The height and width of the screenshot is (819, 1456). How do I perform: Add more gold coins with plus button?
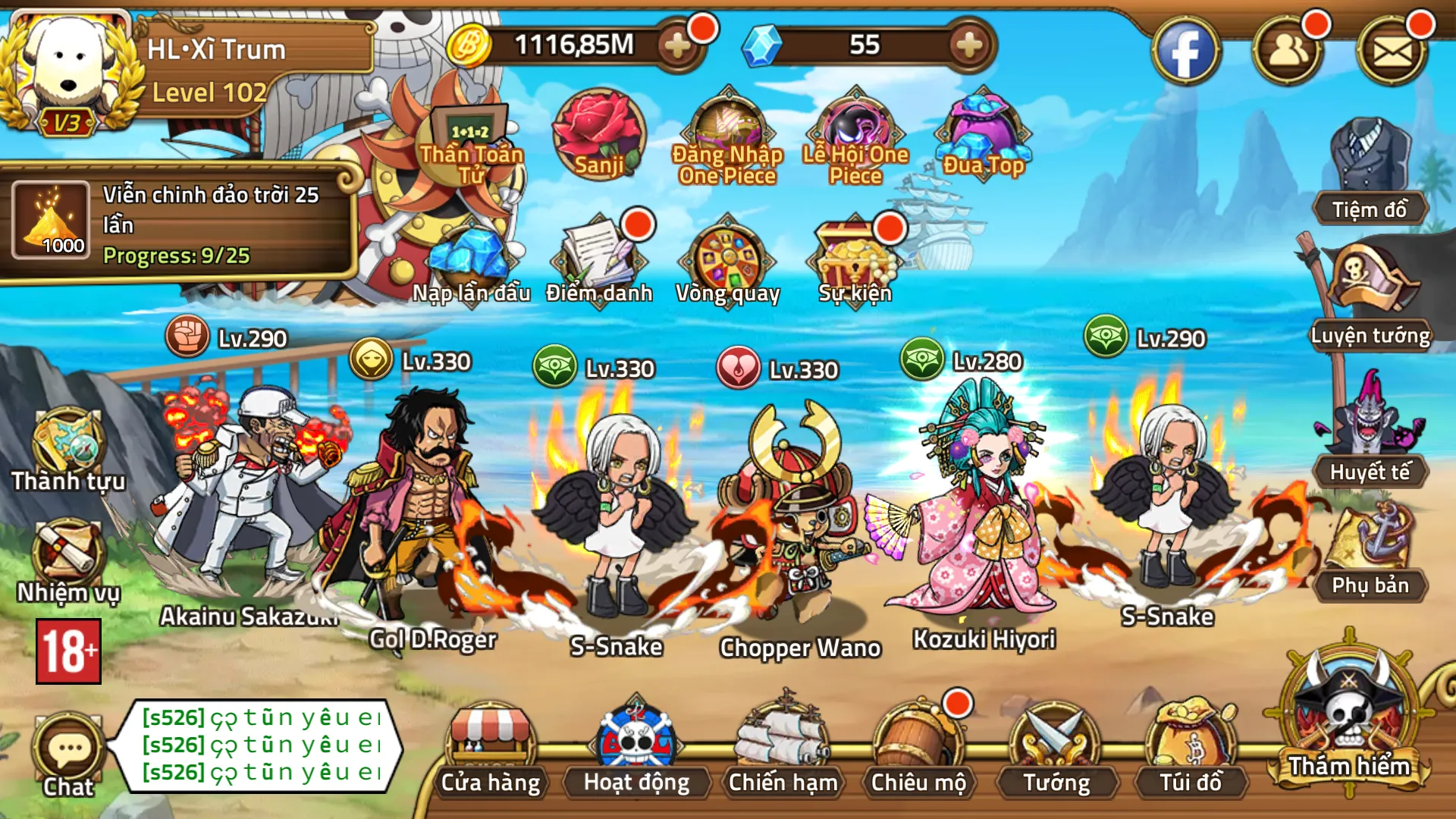click(676, 45)
